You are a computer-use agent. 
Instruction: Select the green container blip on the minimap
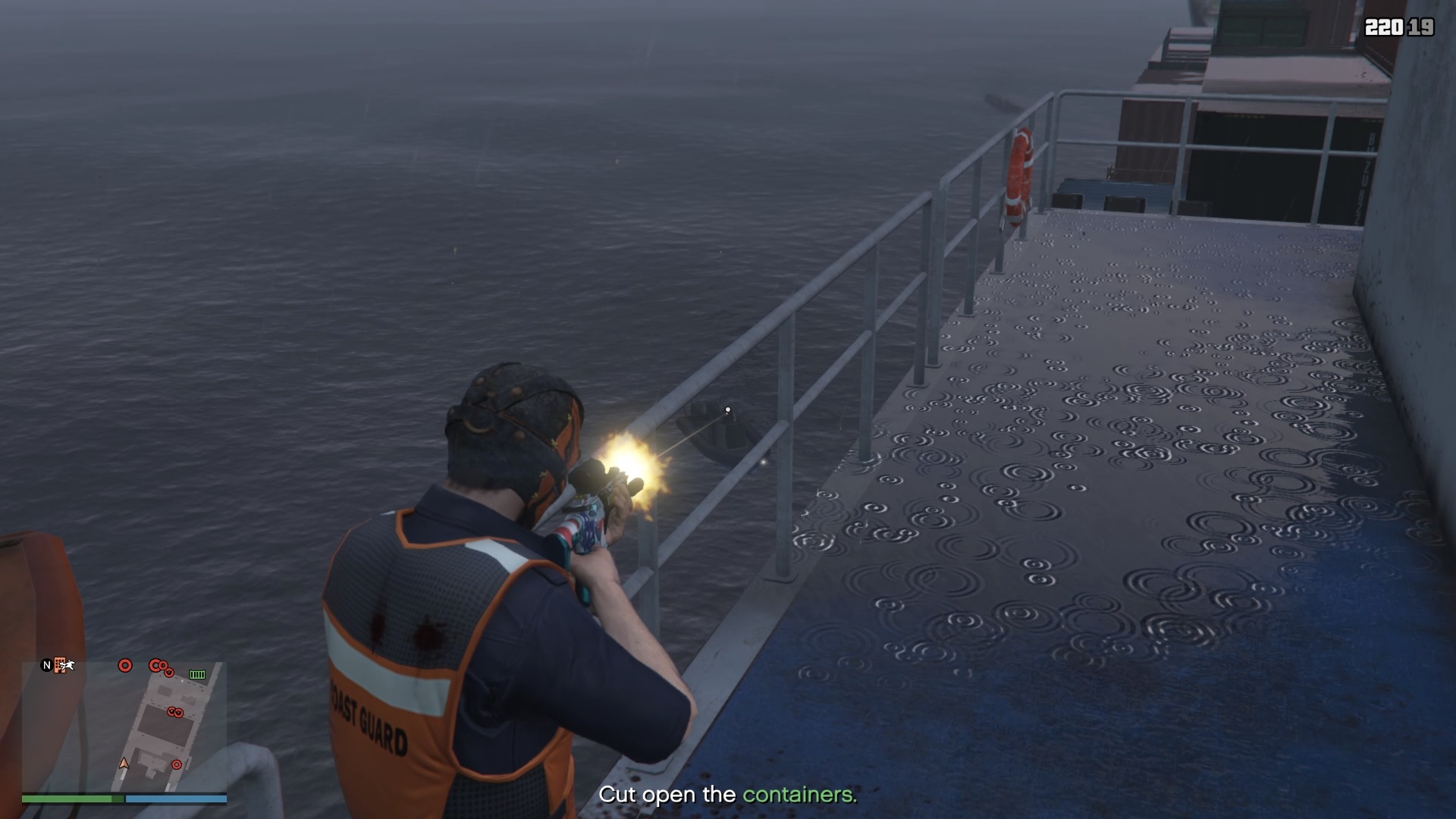197,675
